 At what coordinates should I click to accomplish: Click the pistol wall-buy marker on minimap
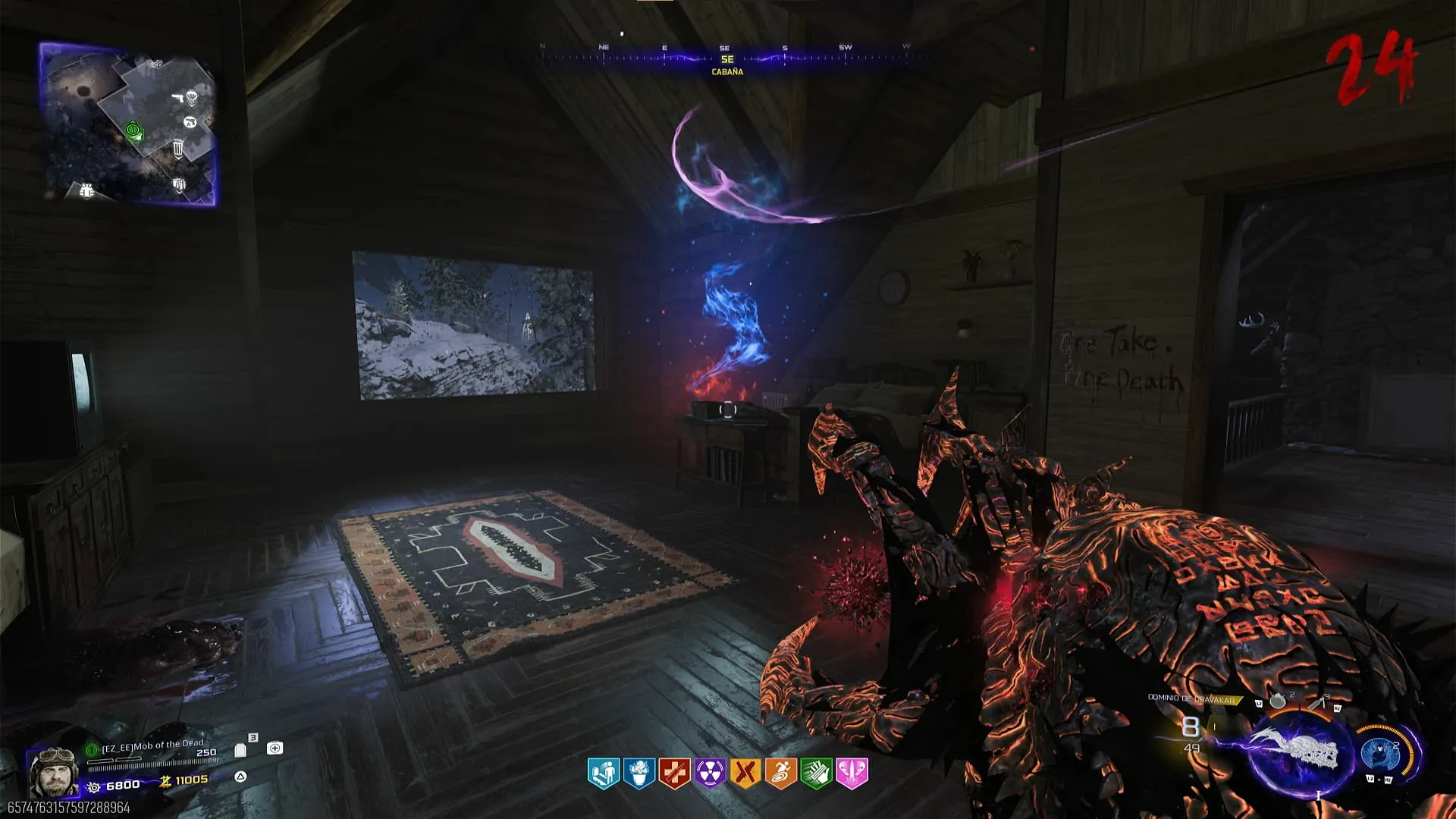tap(177, 98)
